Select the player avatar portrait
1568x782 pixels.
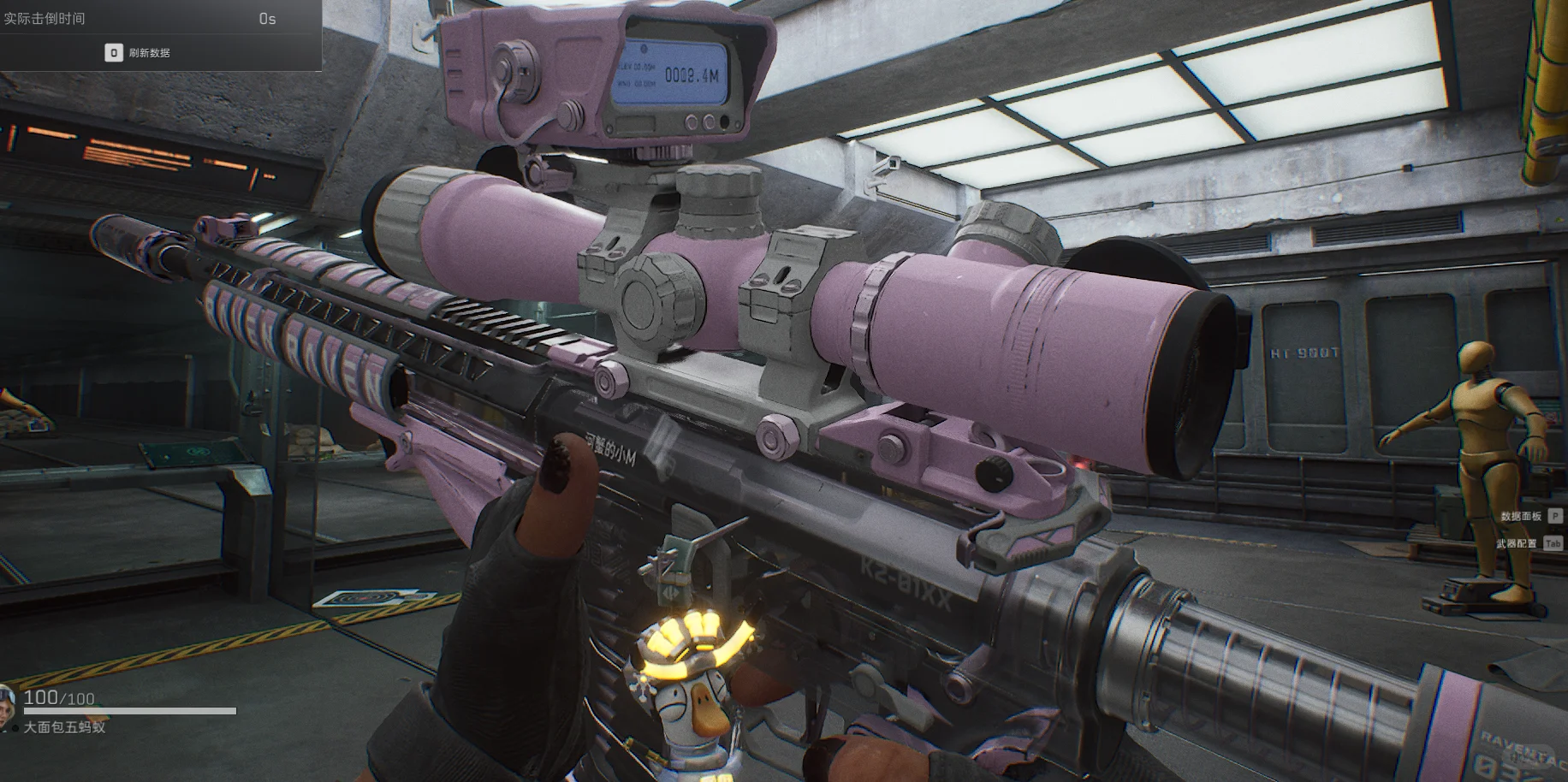(7, 708)
